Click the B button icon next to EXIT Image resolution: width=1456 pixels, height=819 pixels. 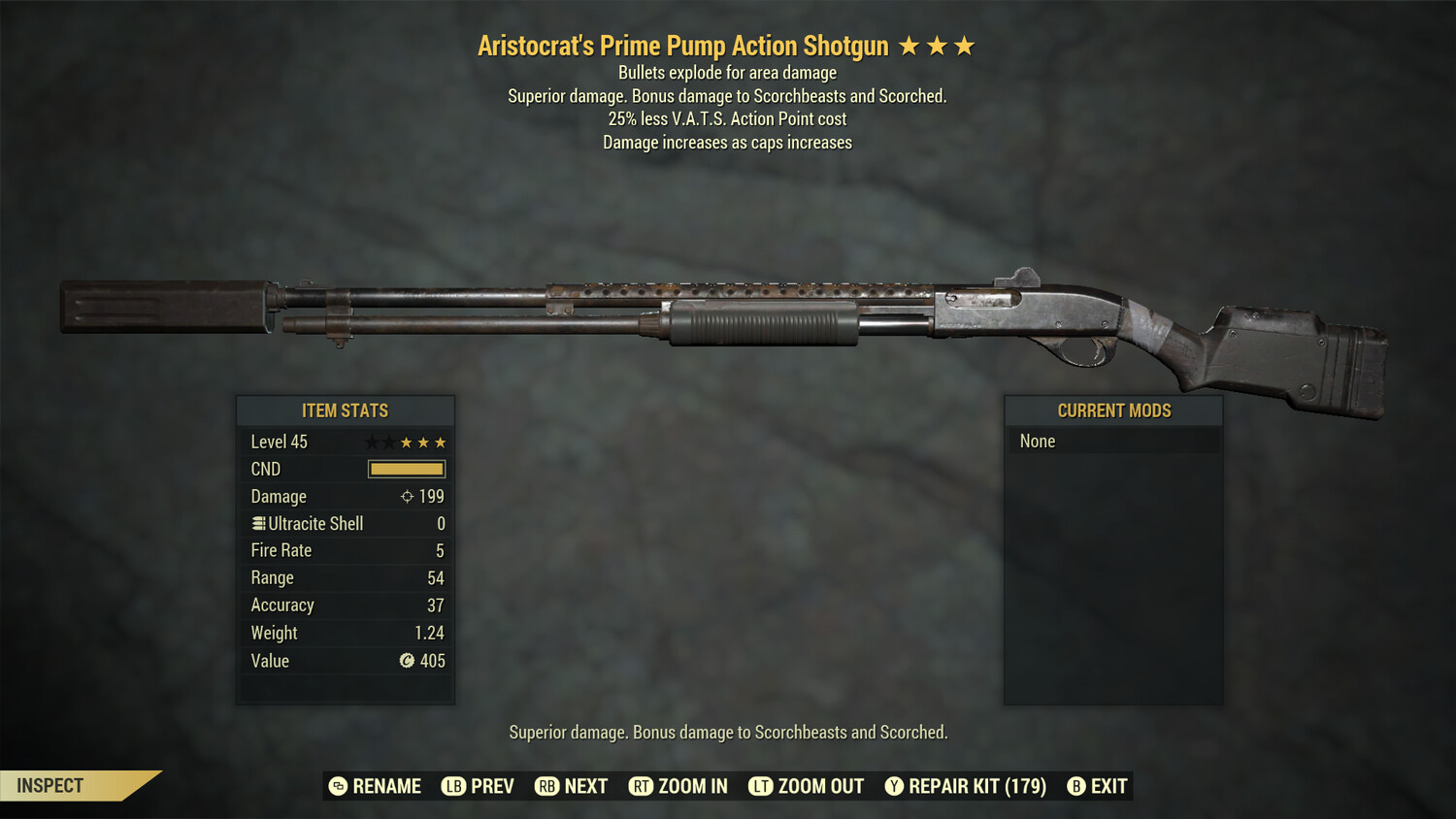(x=1075, y=786)
